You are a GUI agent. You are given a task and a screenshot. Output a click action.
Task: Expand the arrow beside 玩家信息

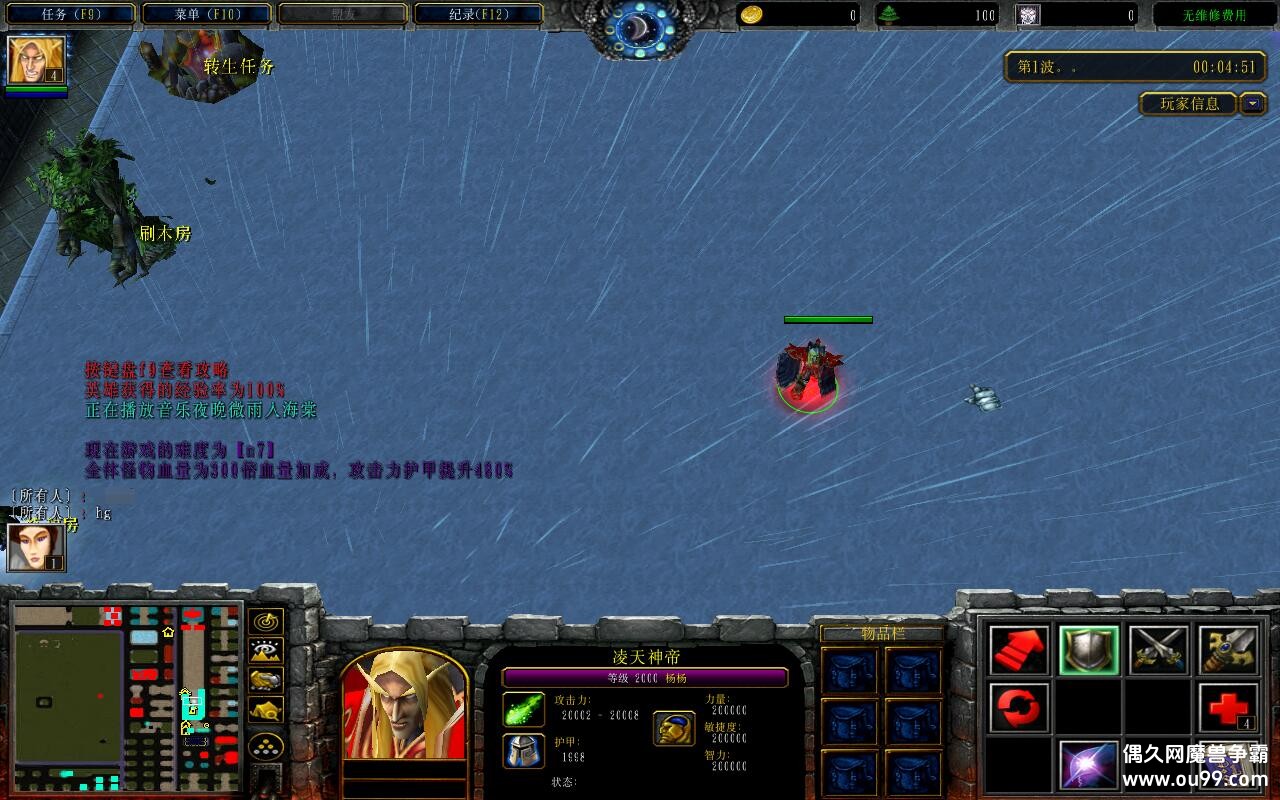point(1253,103)
